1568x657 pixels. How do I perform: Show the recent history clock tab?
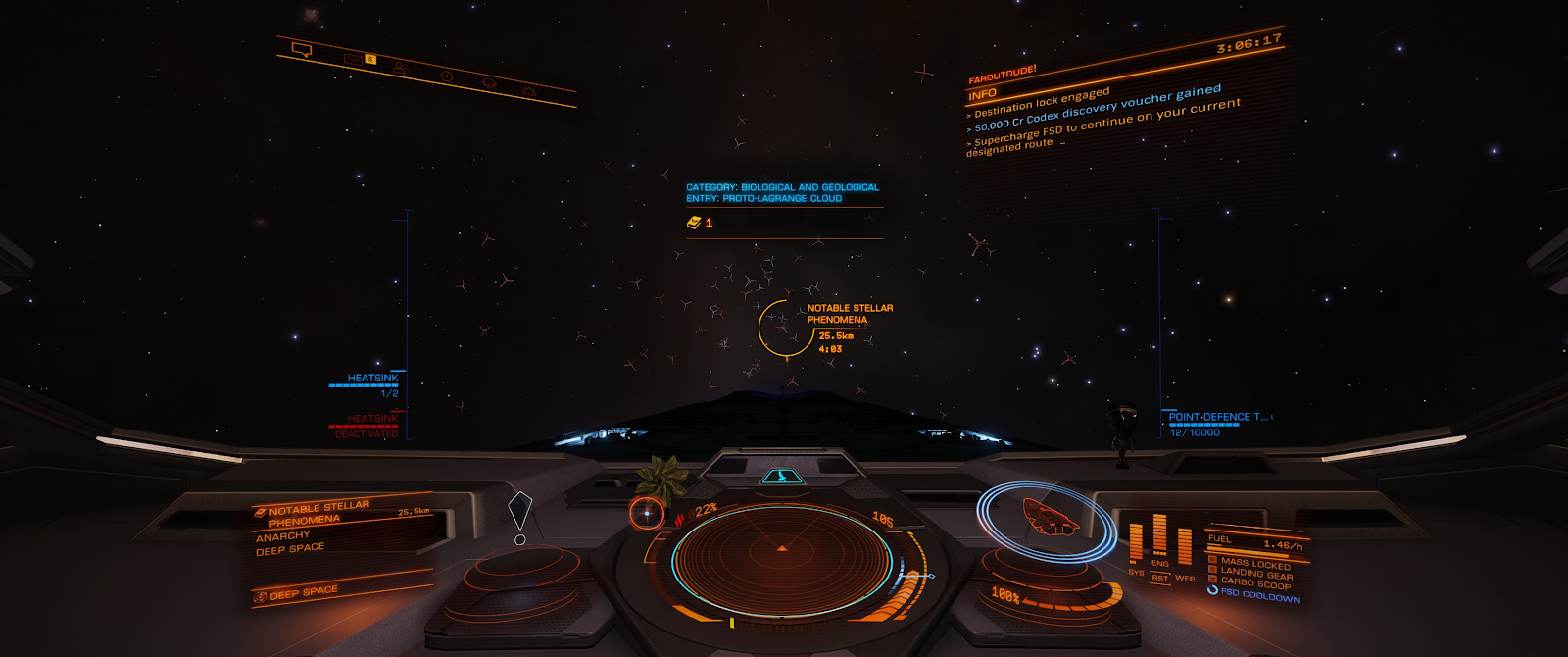click(x=446, y=76)
